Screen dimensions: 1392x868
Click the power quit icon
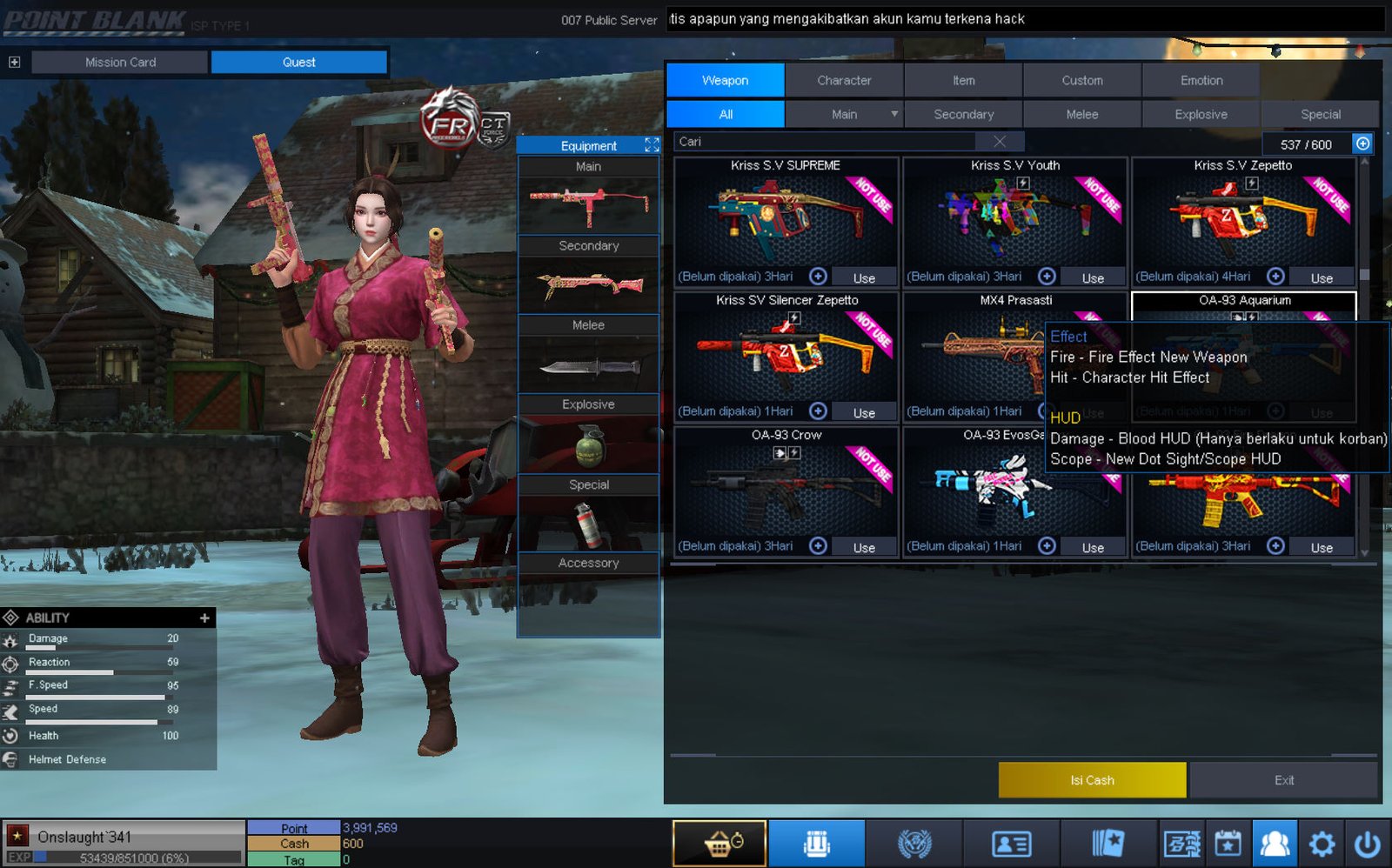pyautogui.click(x=1368, y=844)
